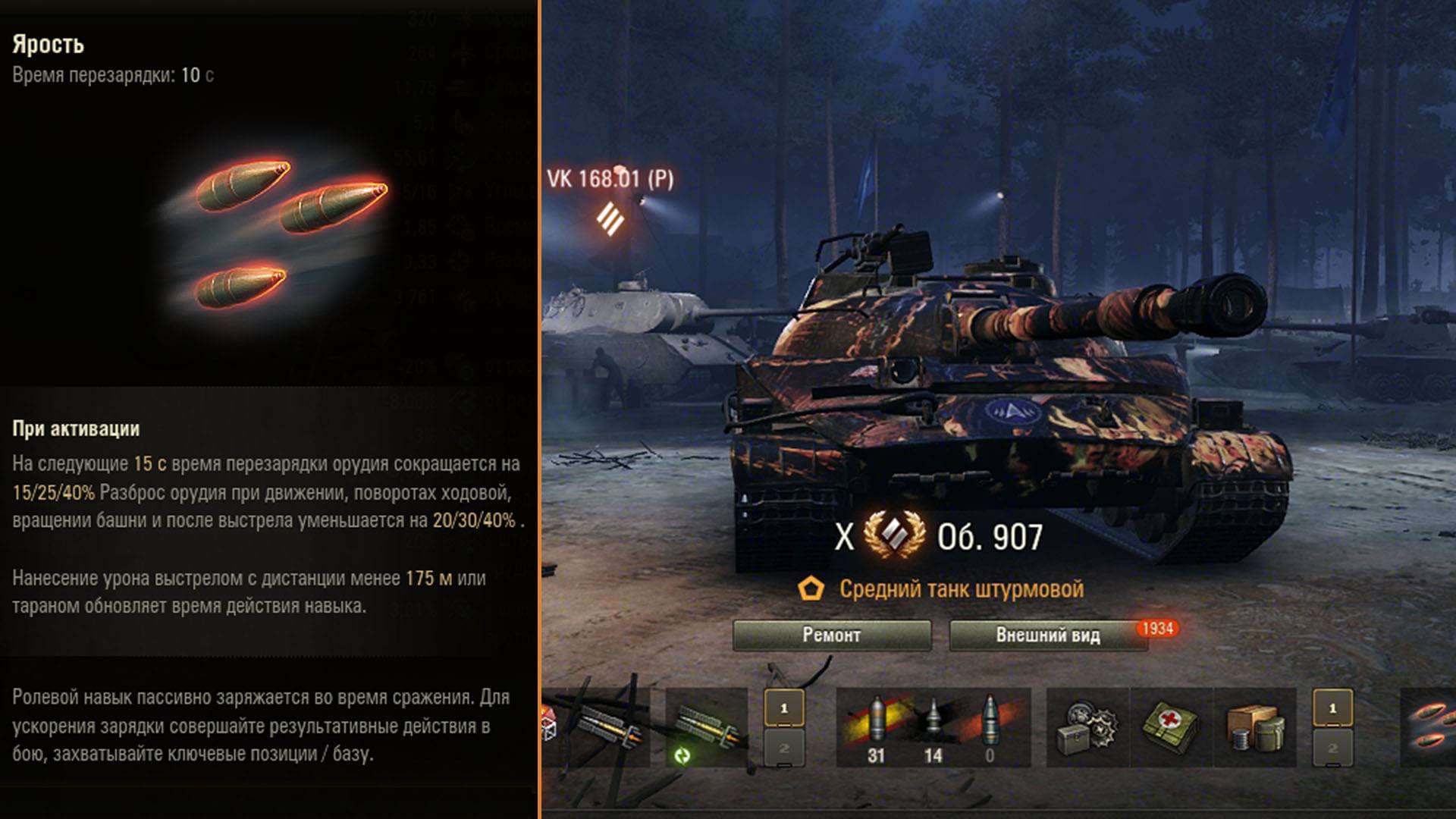1456x819 pixels.
Task: Switch to consumables loadout 2 beside the ration crate
Action: click(x=1332, y=748)
